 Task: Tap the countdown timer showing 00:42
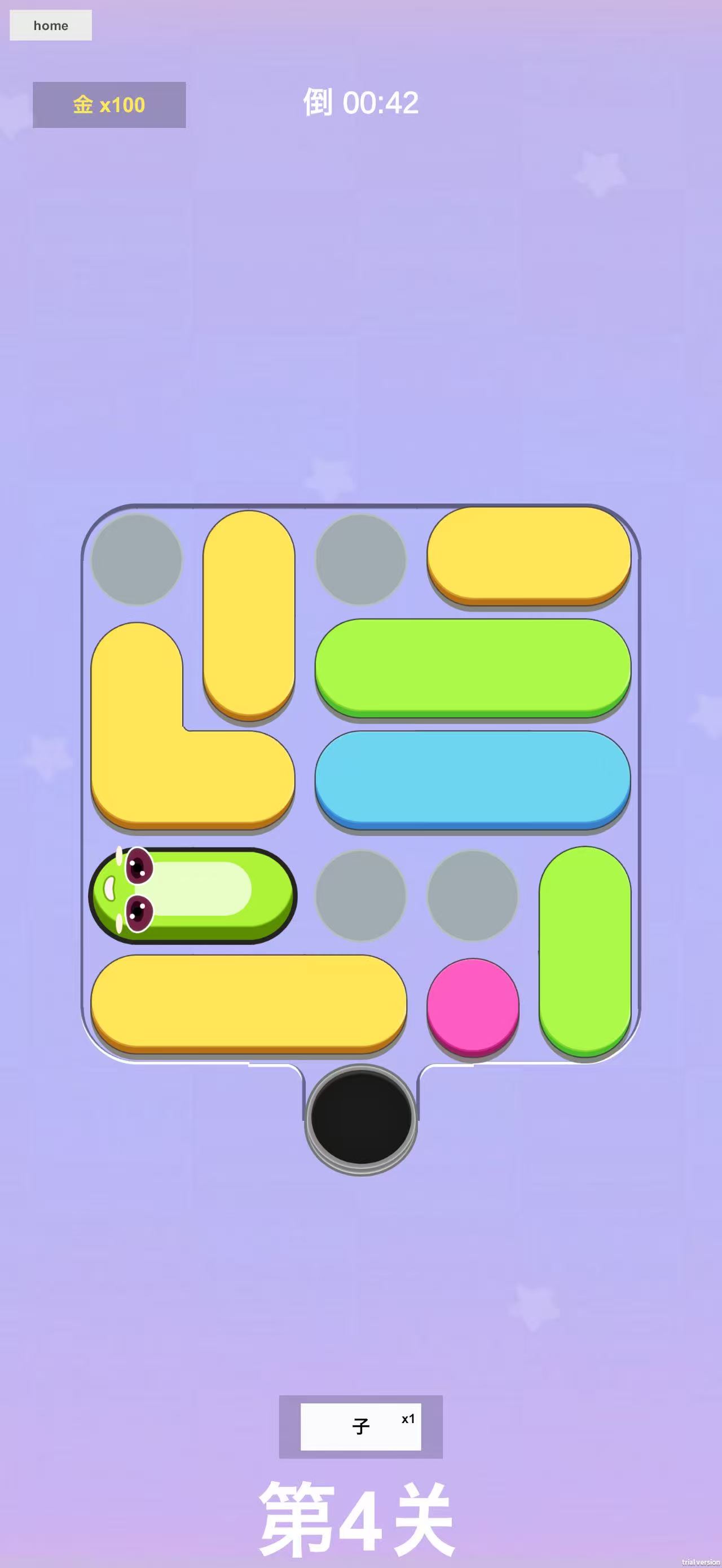pyautogui.click(x=359, y=104)
